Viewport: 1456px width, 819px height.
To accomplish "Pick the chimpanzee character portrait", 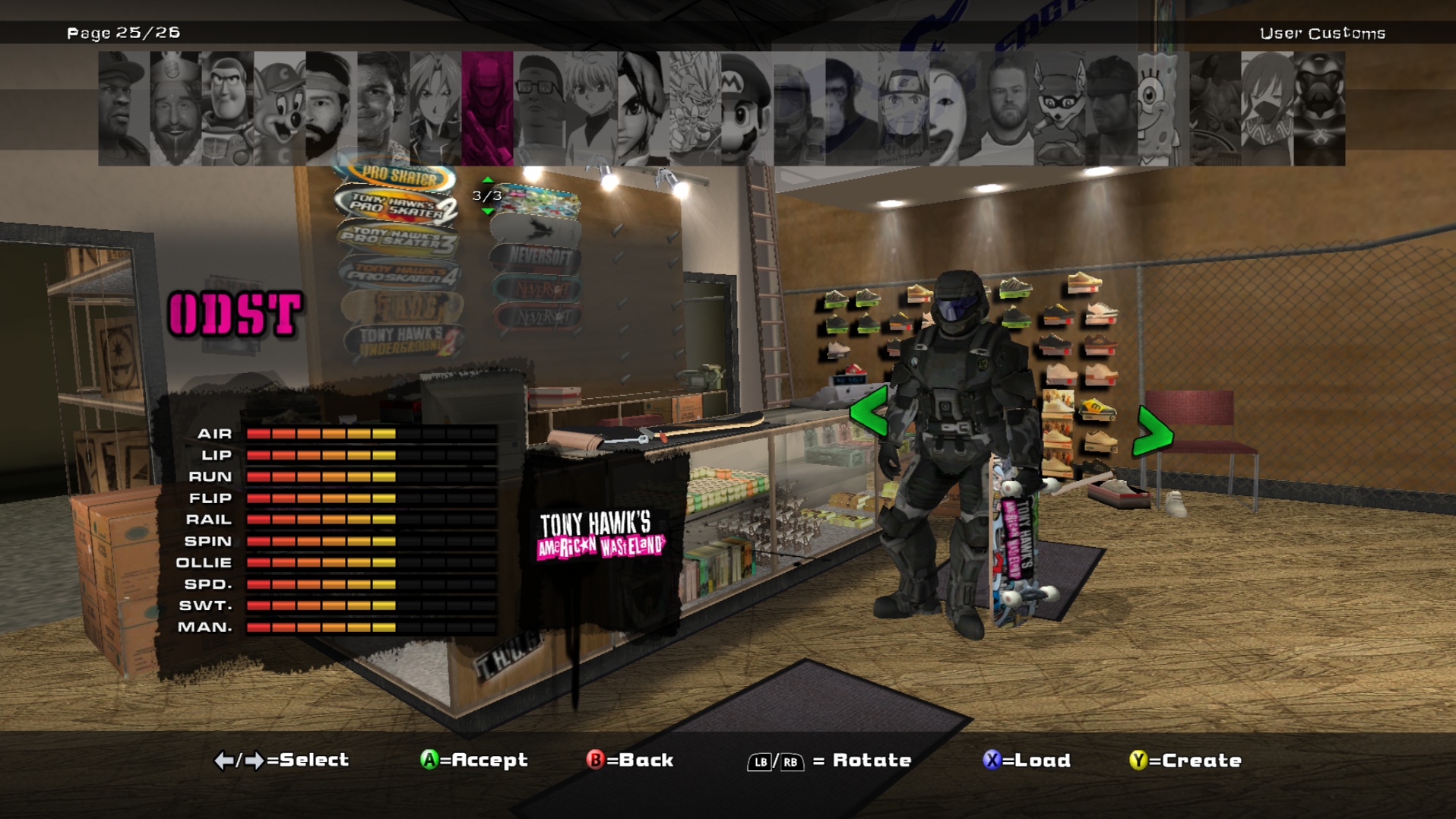I will tap(851, 108).
